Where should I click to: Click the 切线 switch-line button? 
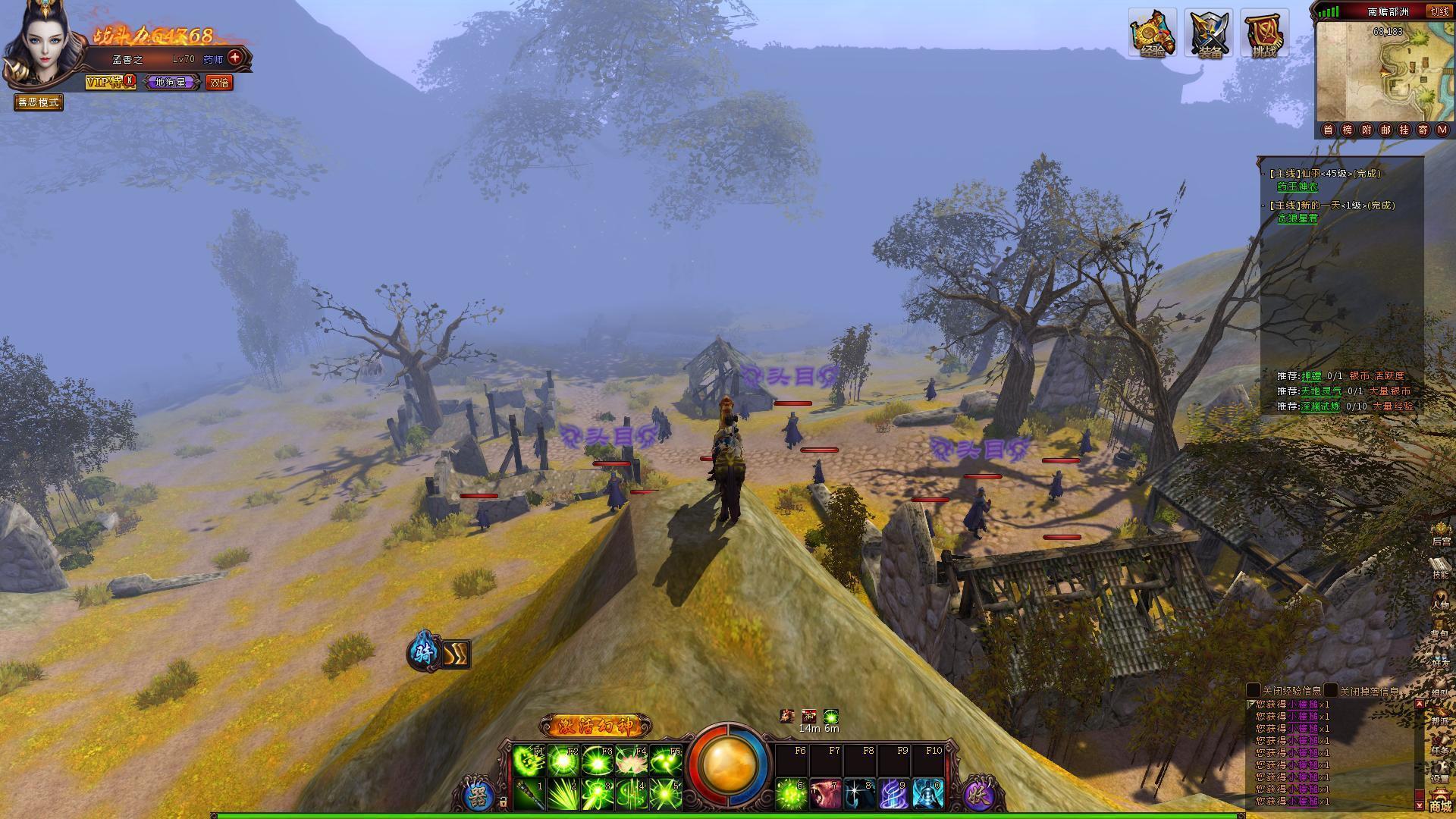(x=1439, y=11)
